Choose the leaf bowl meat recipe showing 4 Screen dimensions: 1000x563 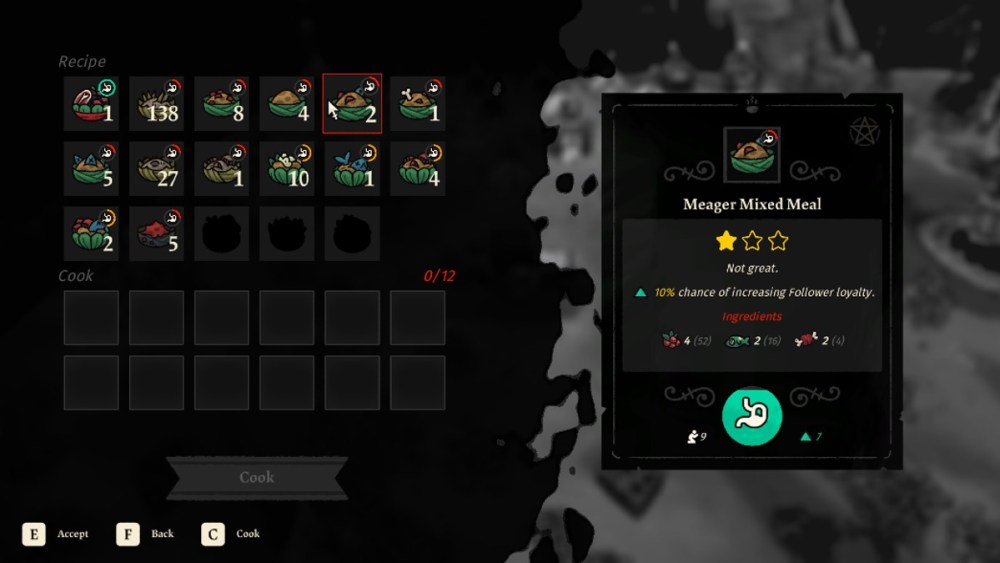click(417, 168)
